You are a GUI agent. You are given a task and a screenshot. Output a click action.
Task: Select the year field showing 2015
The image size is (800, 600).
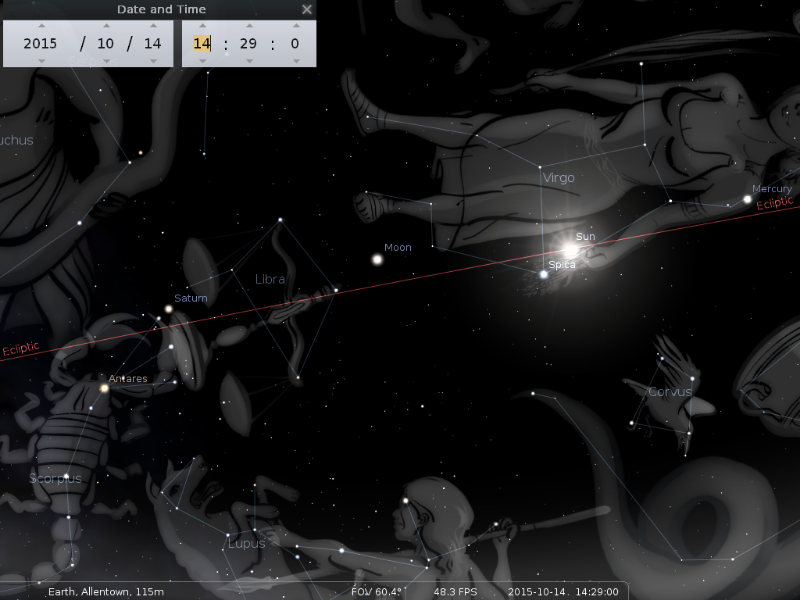[41, 43]
